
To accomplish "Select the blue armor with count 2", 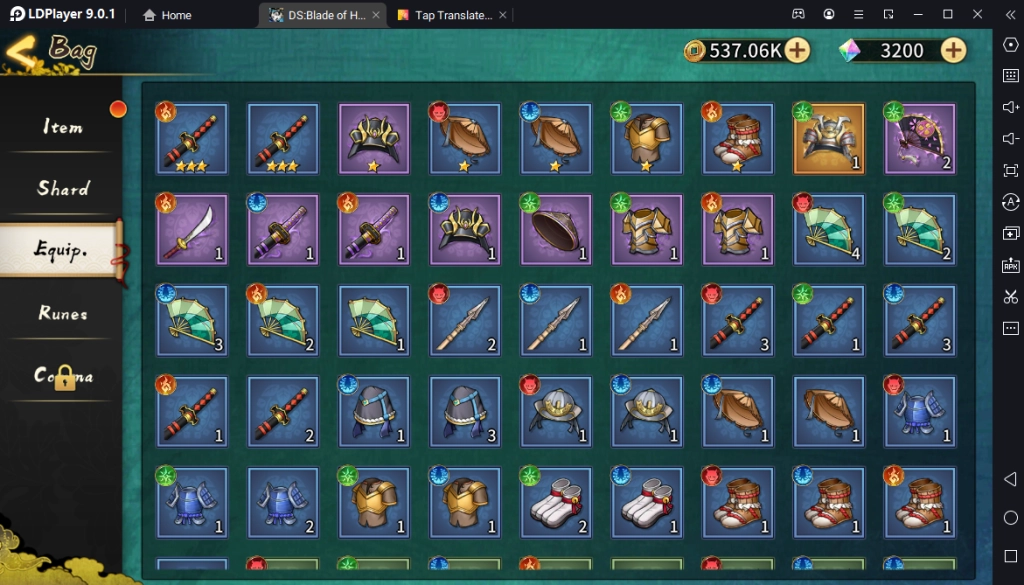I will tap(283, 503).
